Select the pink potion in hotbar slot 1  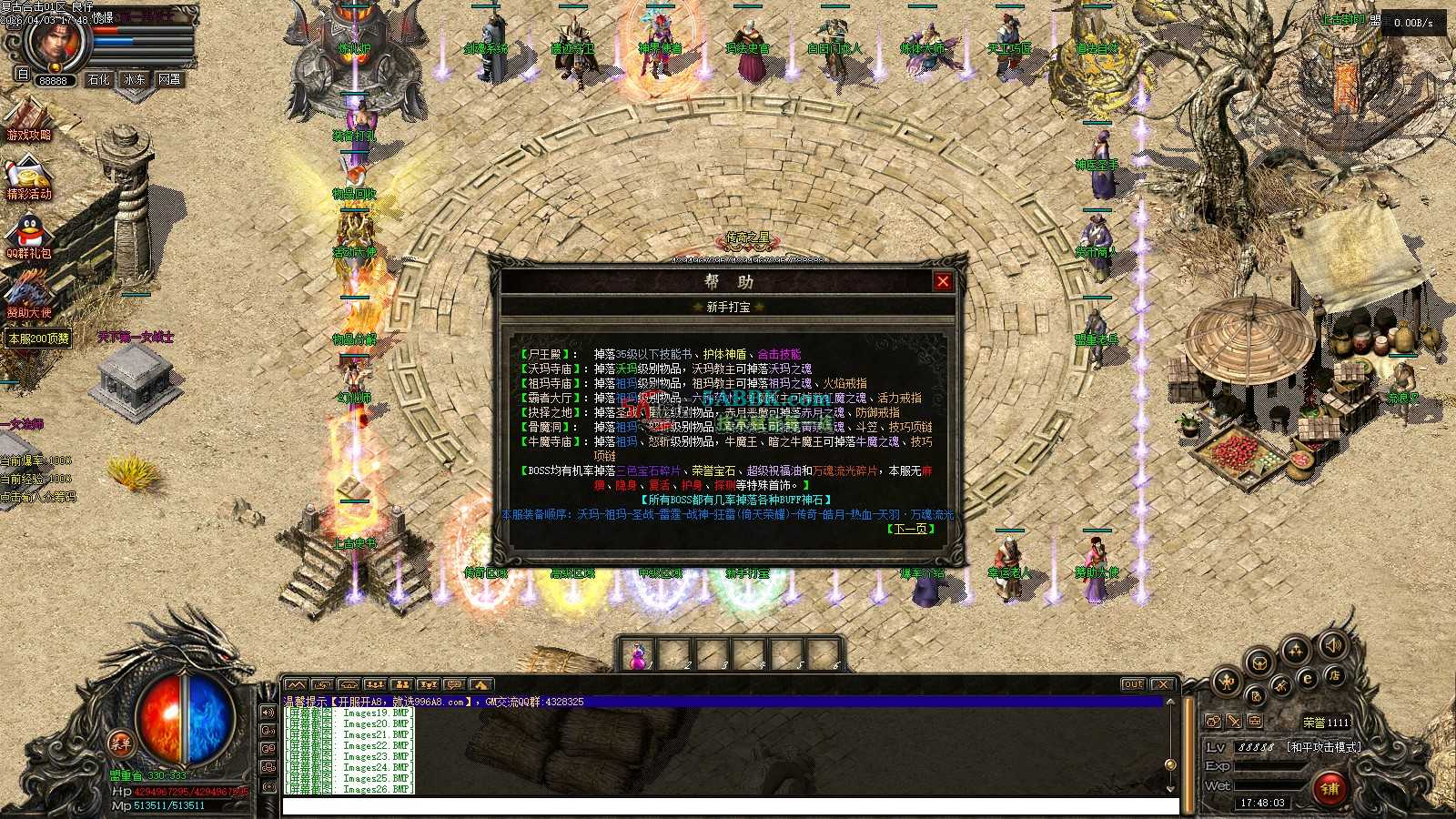point(638,655)
